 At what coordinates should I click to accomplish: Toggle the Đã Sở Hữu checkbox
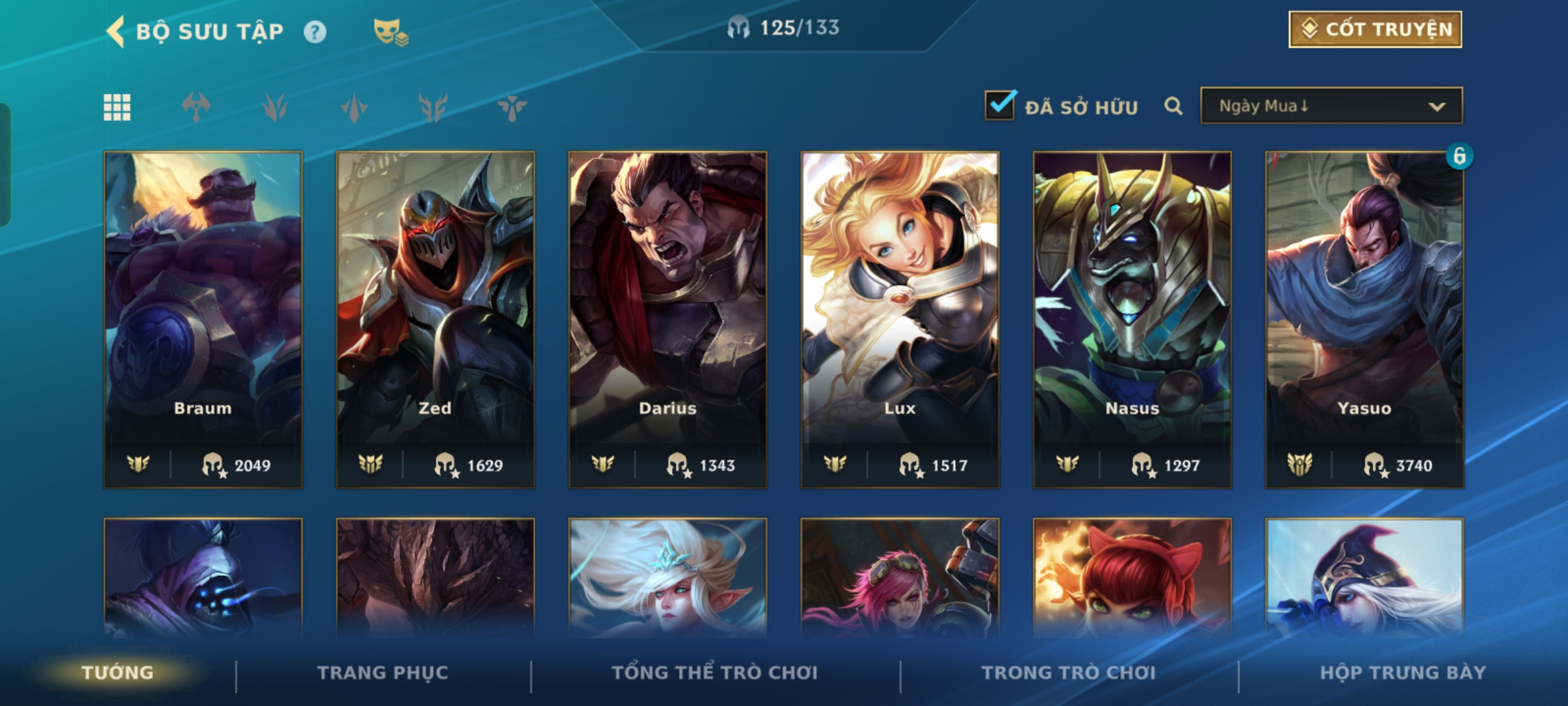click(x=1000, y=106)
